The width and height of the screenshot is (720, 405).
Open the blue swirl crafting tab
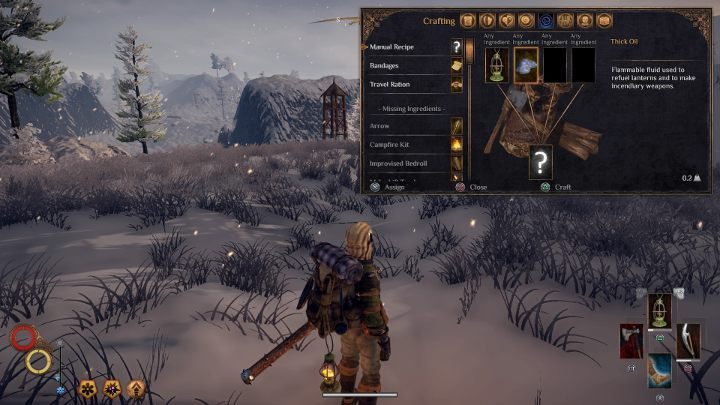[546, 20]
